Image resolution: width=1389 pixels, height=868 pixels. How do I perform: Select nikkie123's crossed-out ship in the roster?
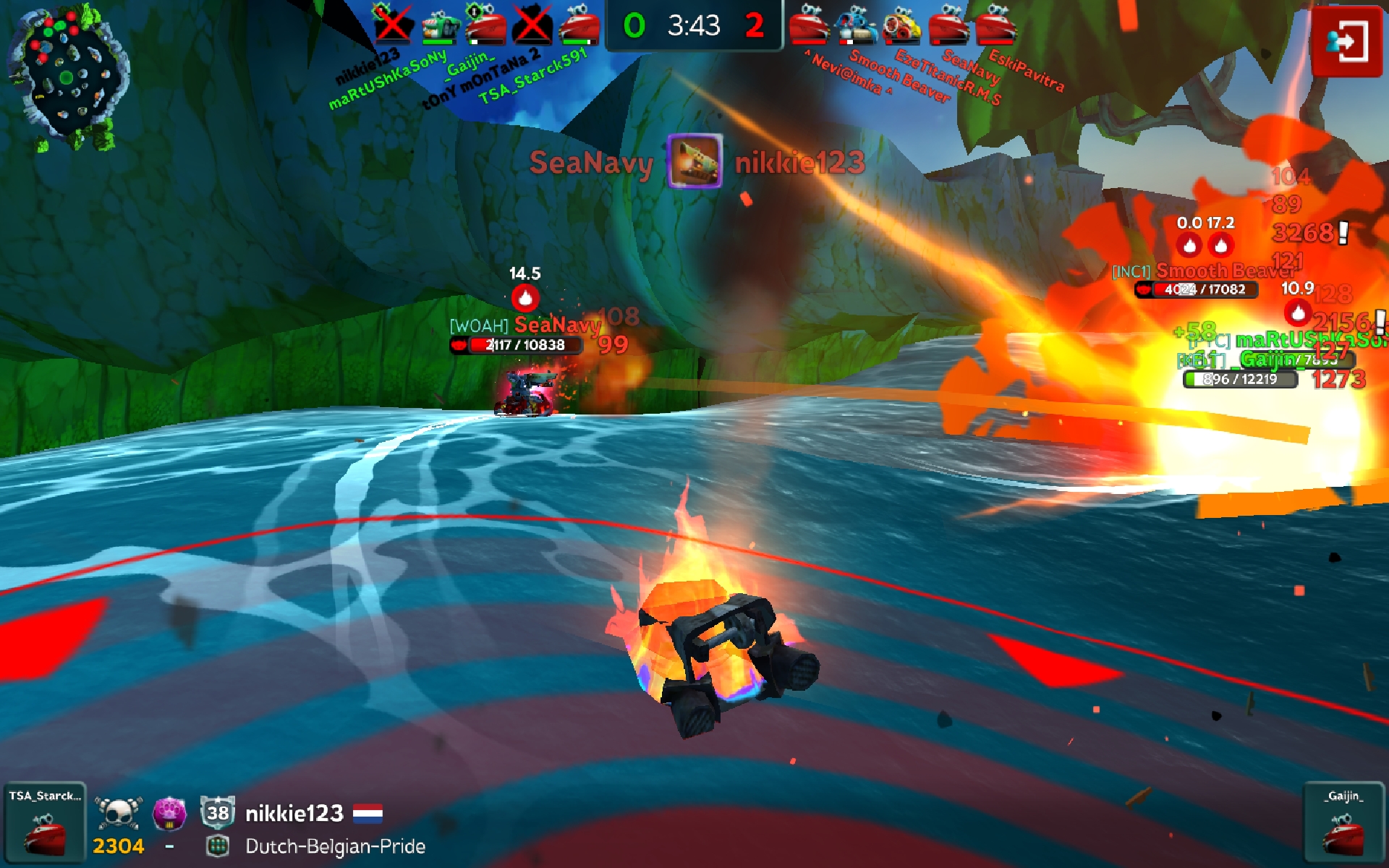click(x=392, y=25)
